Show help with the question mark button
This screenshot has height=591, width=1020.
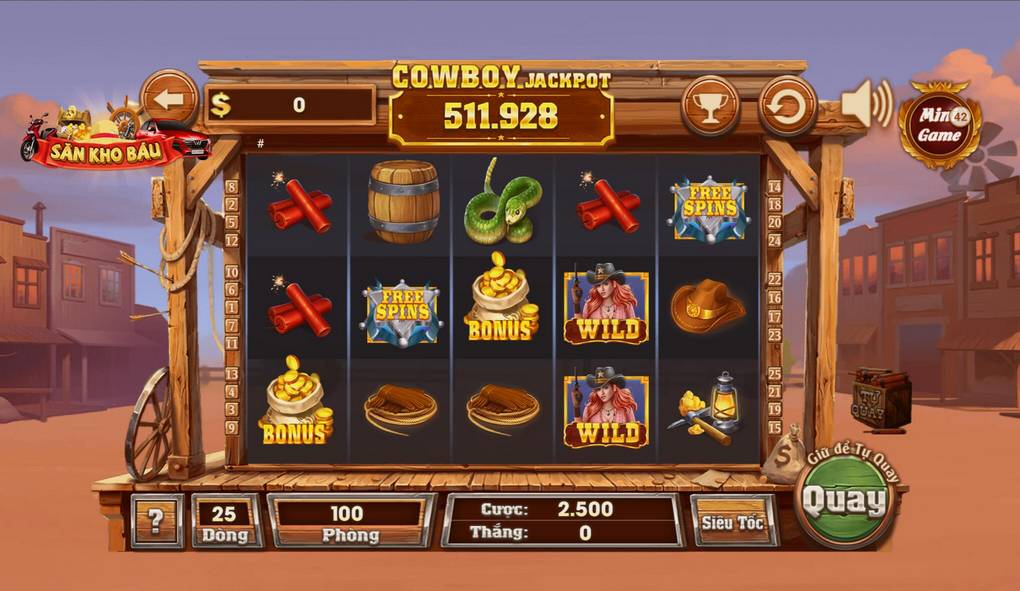[156, 520]
